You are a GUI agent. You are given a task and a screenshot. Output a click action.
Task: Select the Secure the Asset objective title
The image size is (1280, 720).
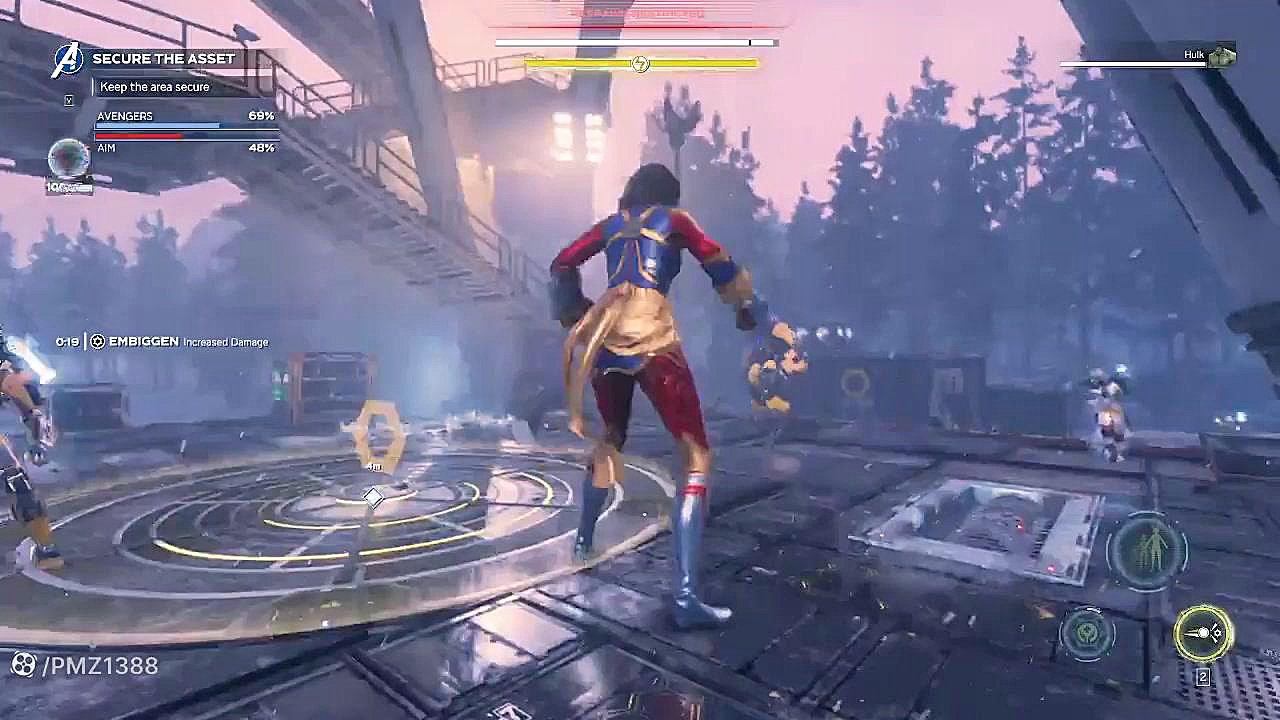163,59
